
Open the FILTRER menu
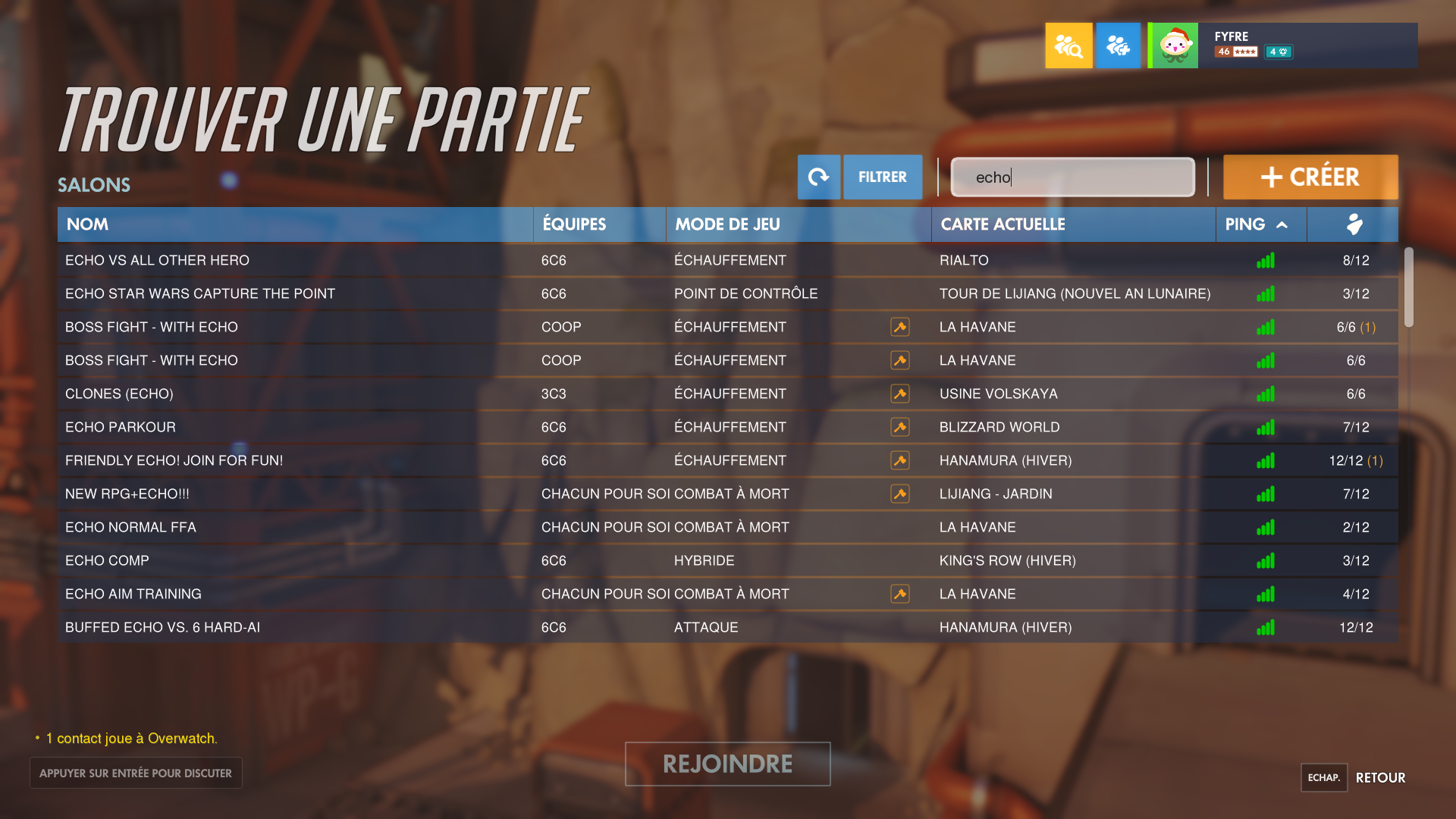tap(882, 177)
